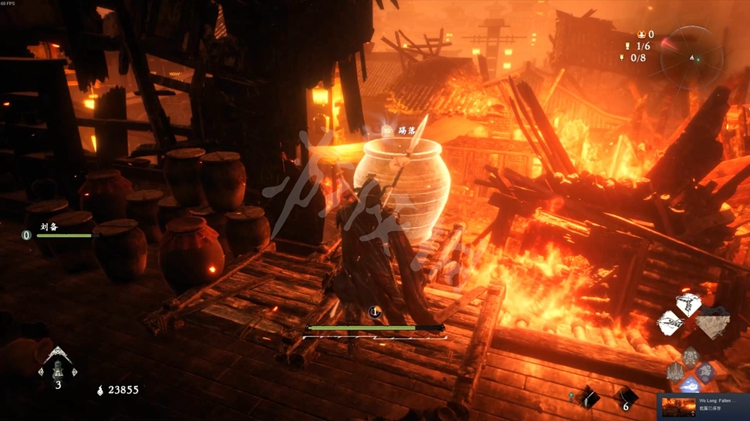Choose the half-dark diamond equipment slot
This screenshot has width=750, height=421.
tap(712, 322)
